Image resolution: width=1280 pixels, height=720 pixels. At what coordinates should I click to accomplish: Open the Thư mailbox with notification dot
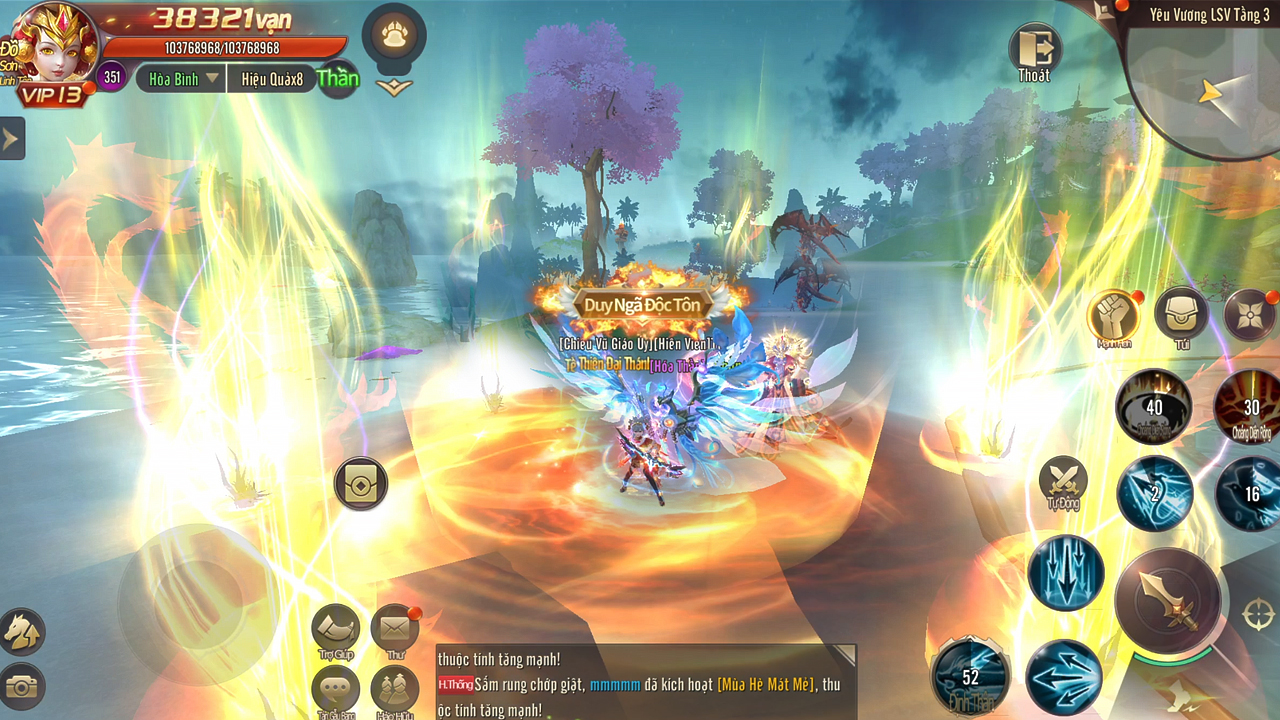[394, 629]
